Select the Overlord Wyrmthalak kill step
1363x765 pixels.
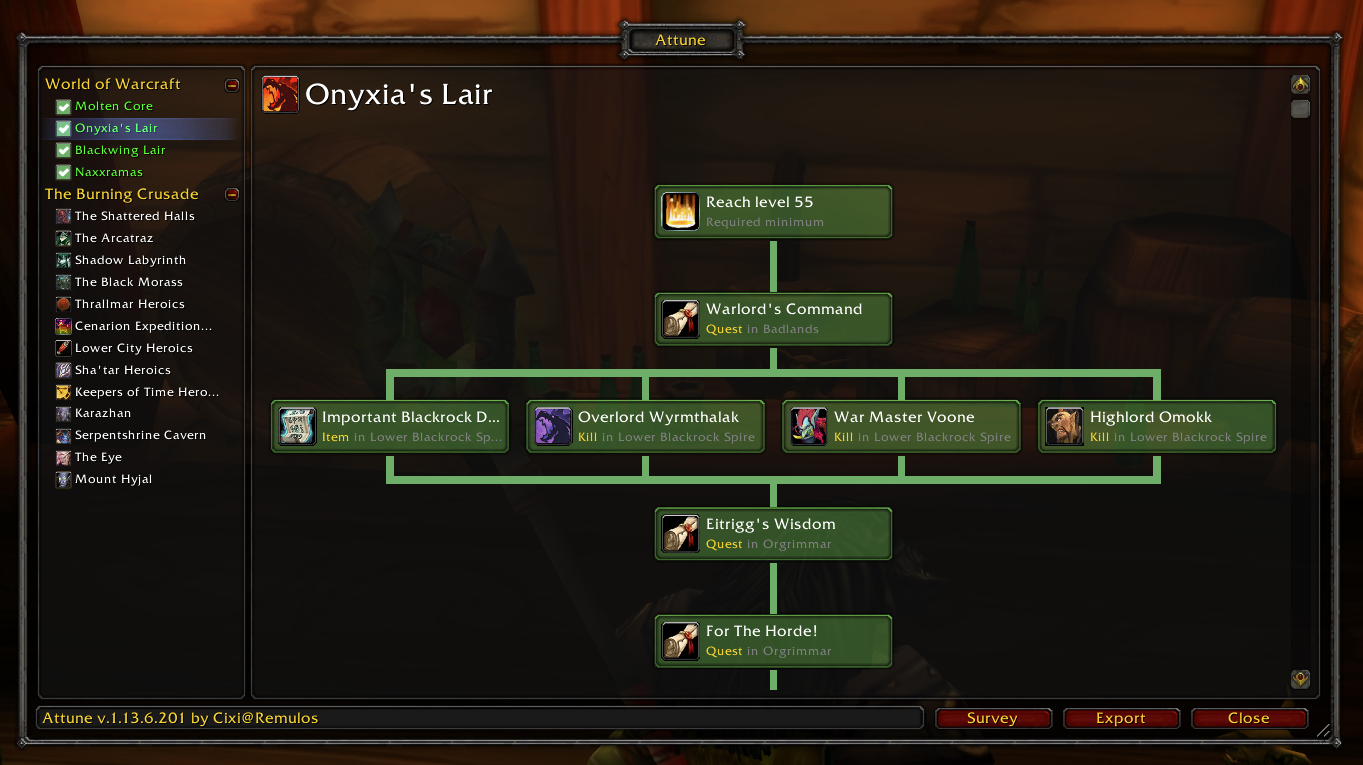645,427
